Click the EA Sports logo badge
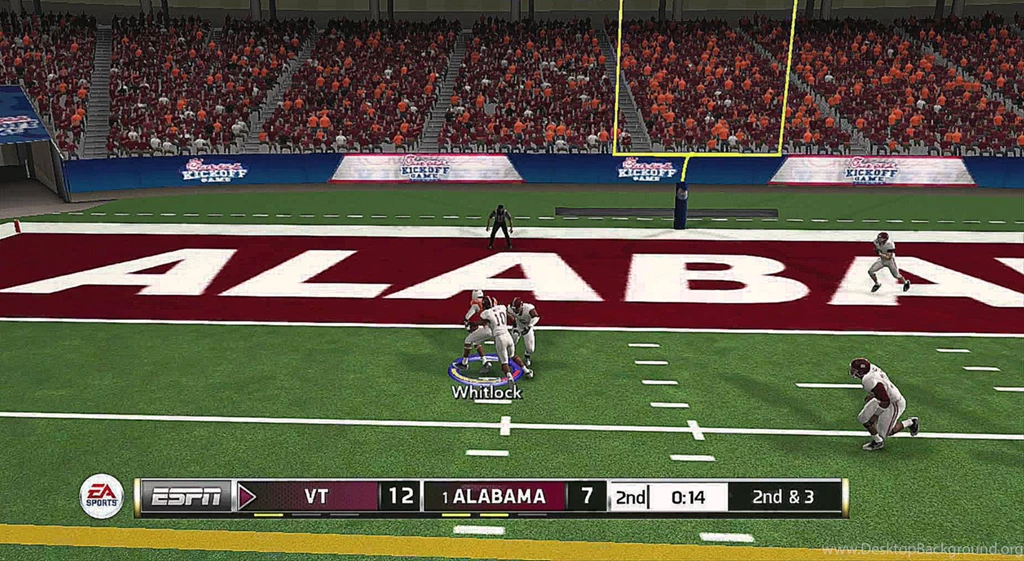The image size is (1024, 561). (101, 496)
